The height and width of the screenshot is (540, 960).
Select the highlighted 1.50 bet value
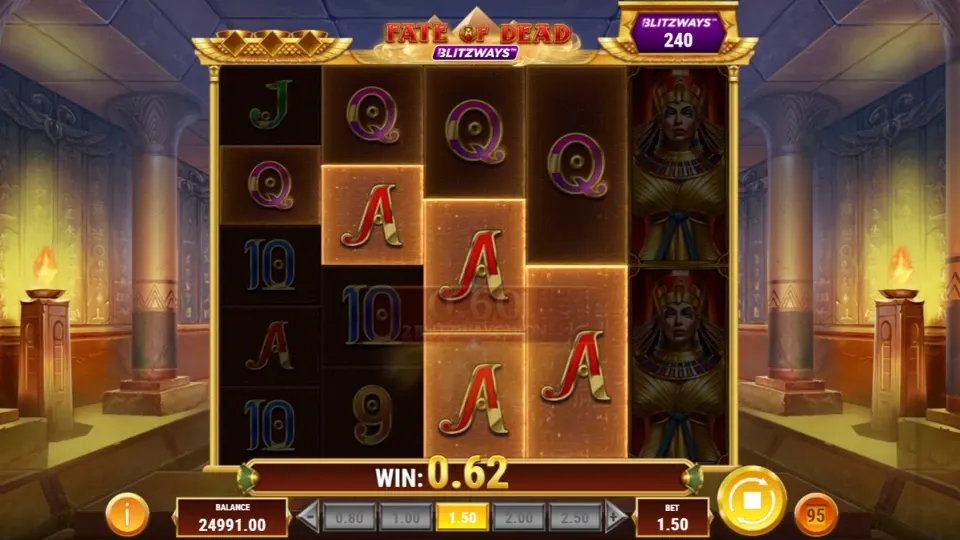coord(462,517)
